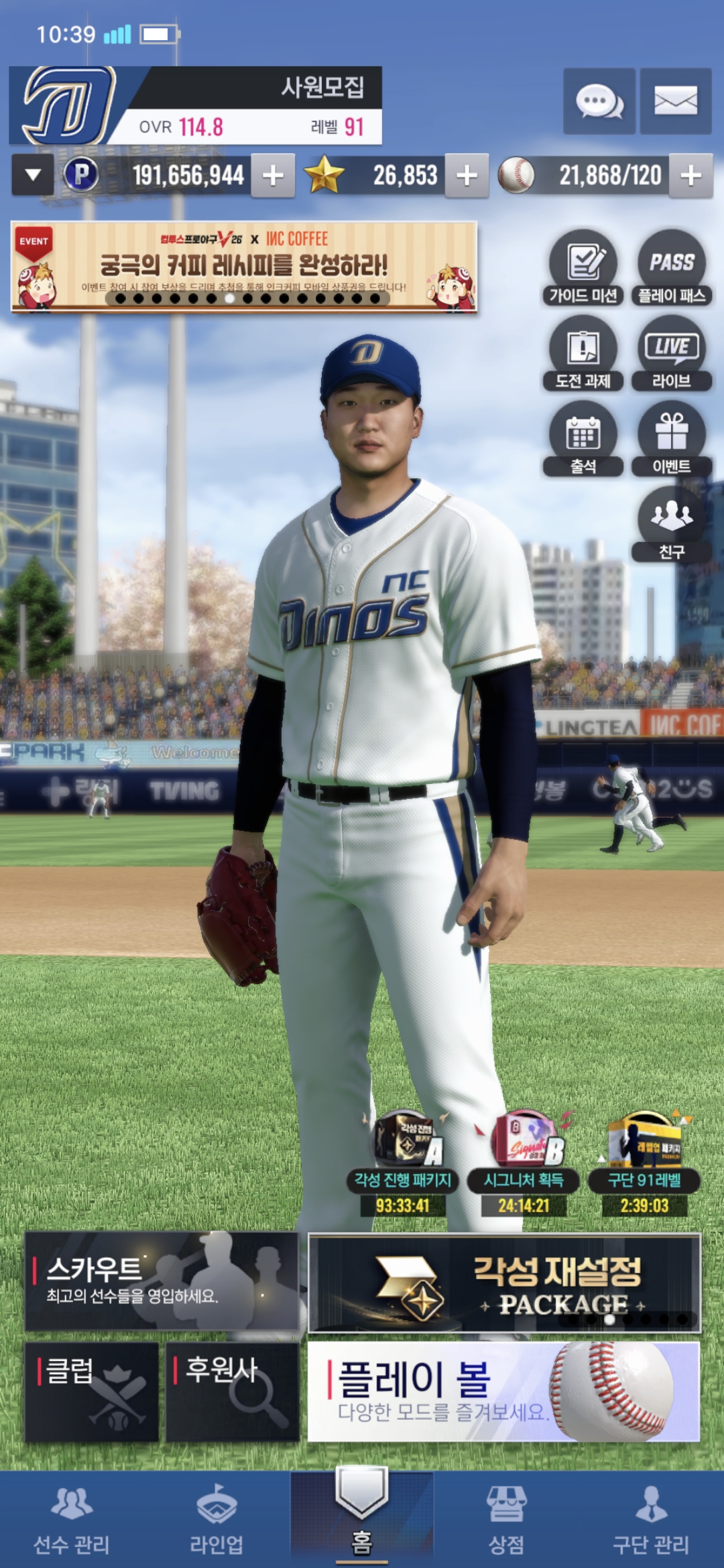The image size is (724, 1568).
Task: Add more P points with plus button
Action: (273, 176)
